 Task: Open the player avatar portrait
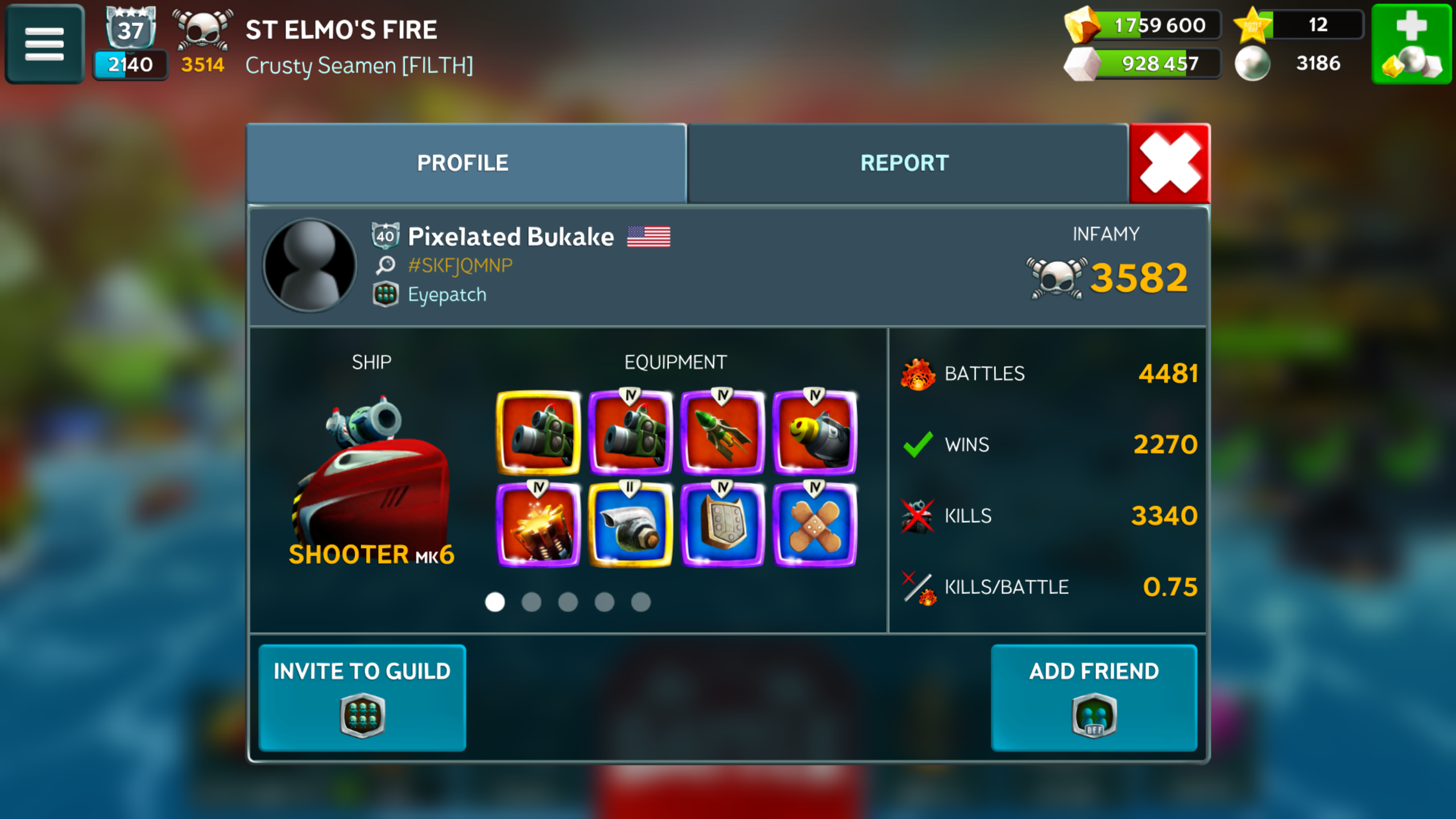click(310, 266)
